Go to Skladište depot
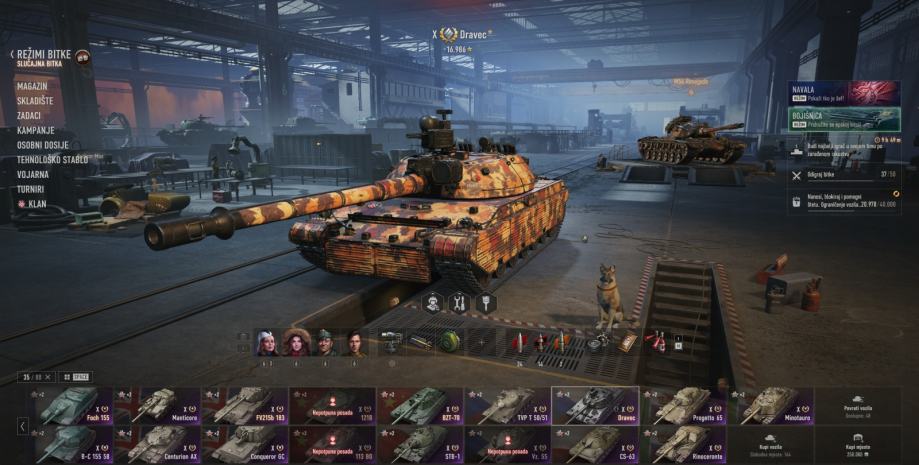 (35, 101)
